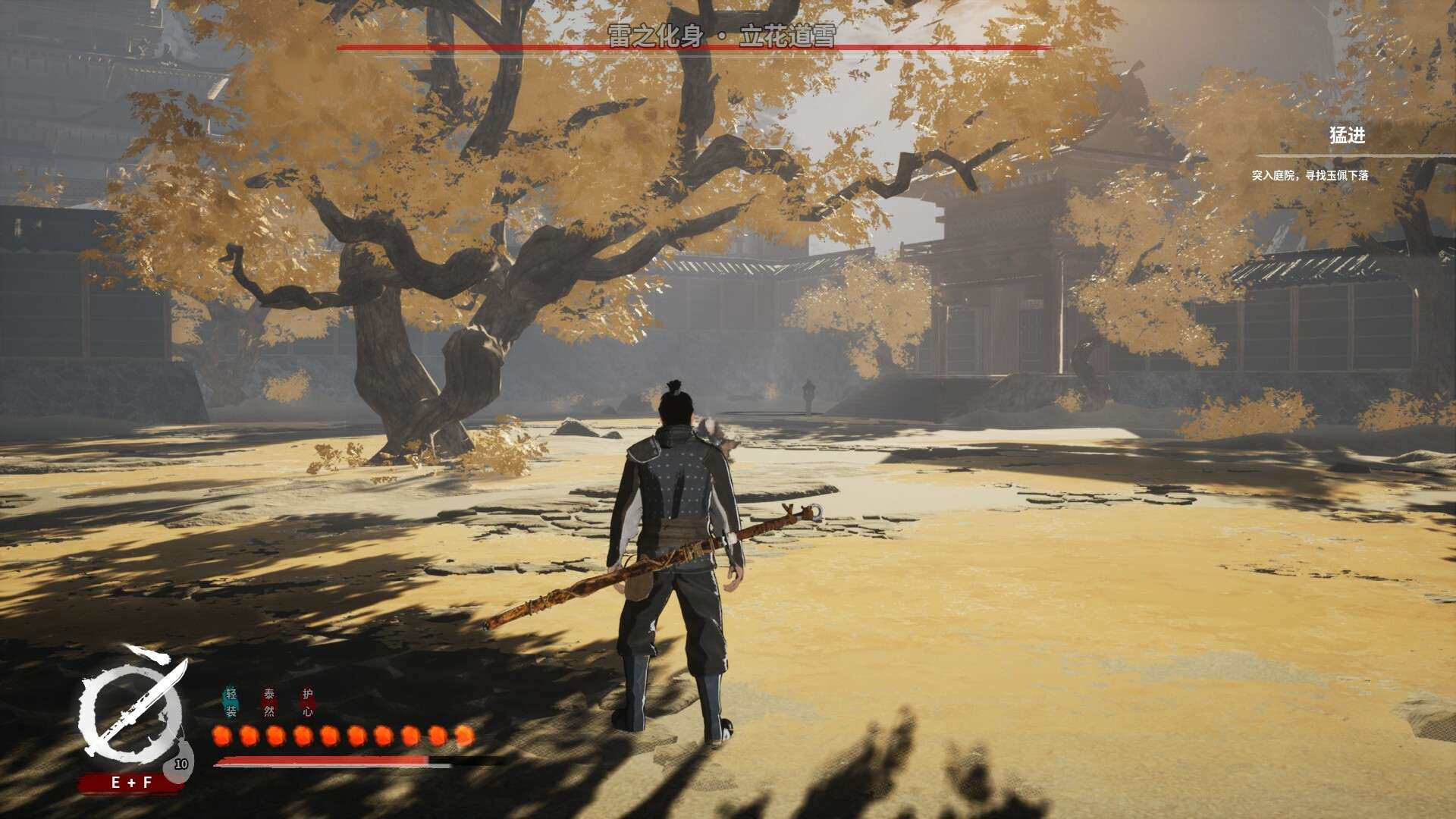Open the 猛进 quest objective tracker
The image size is (1456, 819).
point(1347,136)
